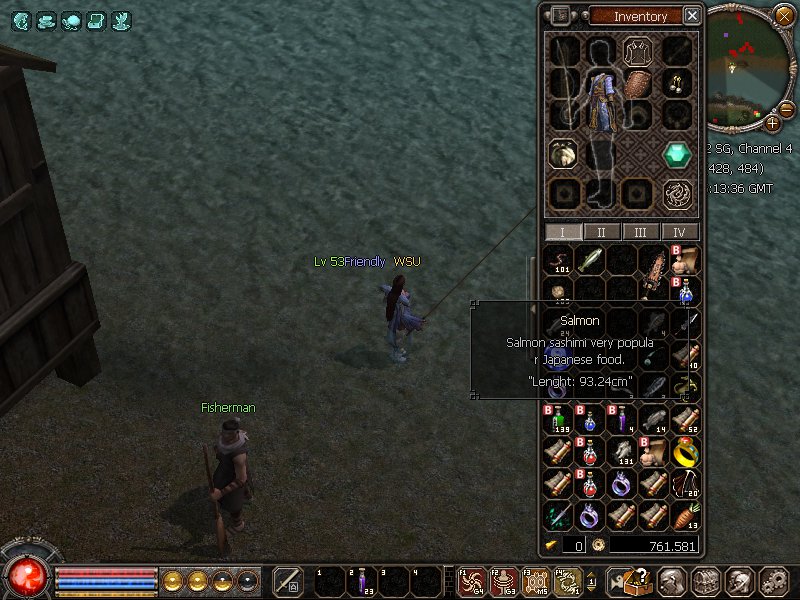Close the minimap with its X button
Viewport: 800px width, 600px height.
783,14
